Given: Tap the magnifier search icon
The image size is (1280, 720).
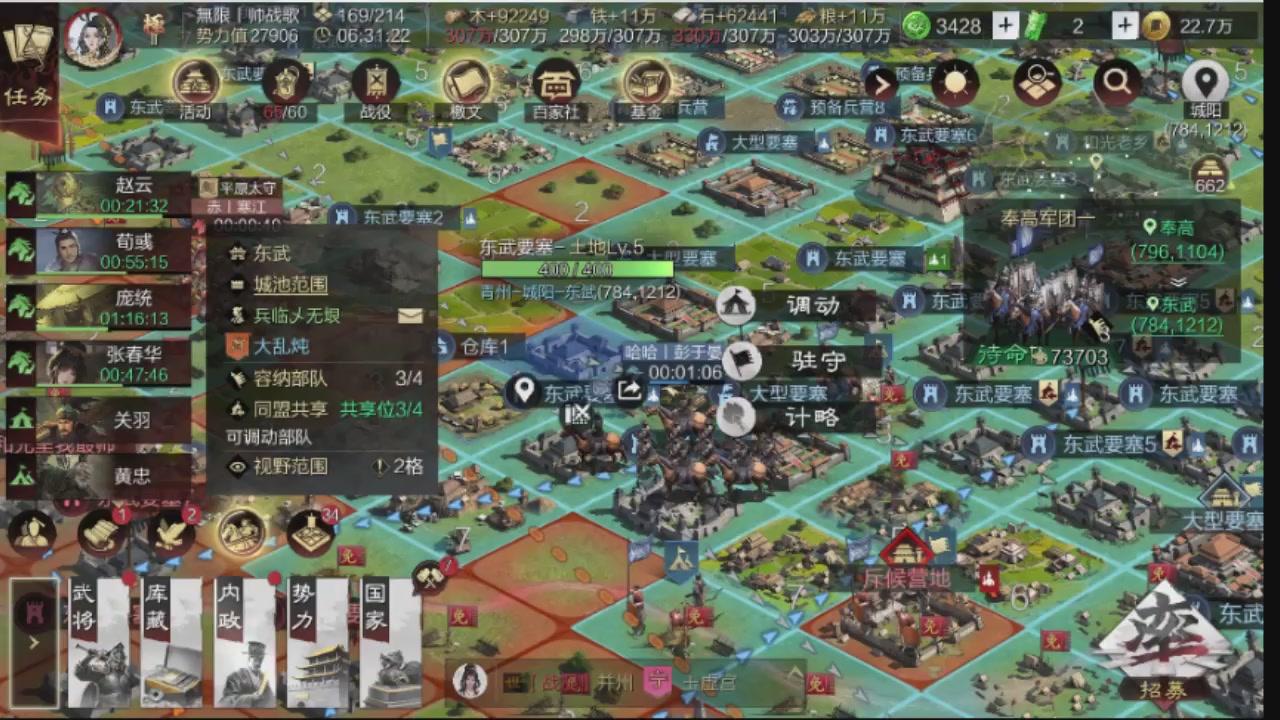Looking at the screenshot, I should click(1117, 85).
